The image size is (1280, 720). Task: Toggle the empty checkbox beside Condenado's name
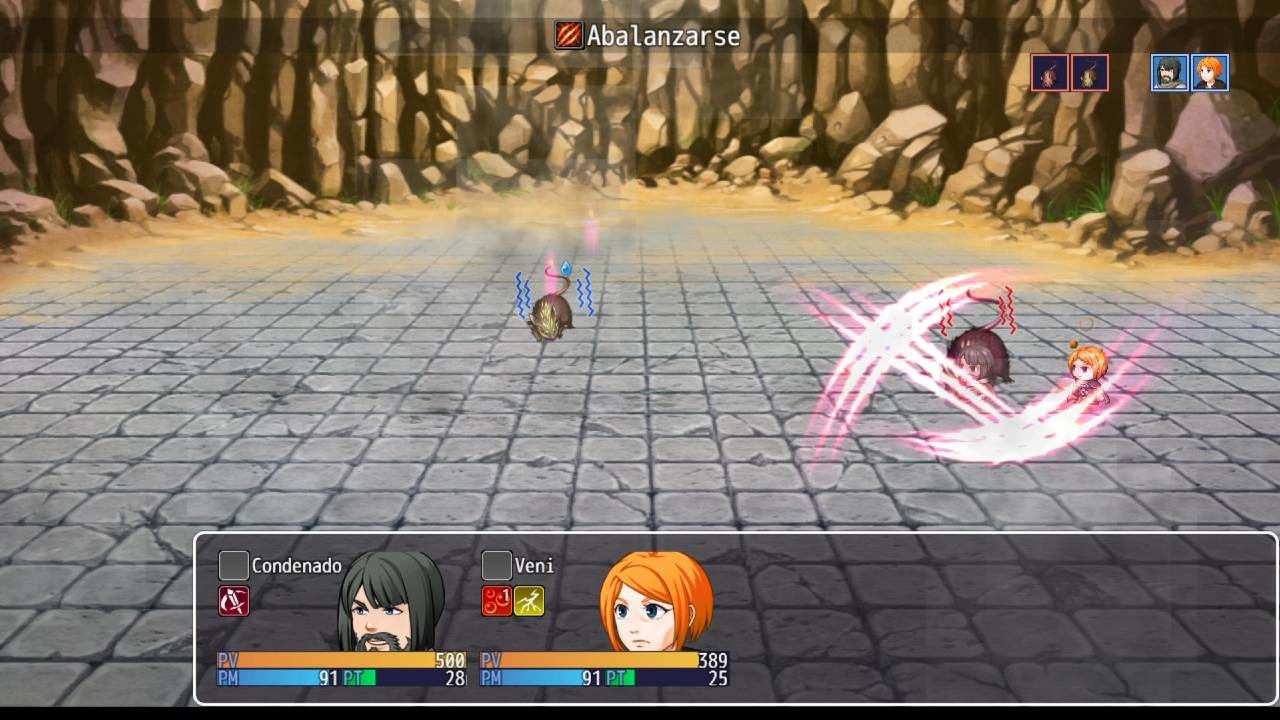(x=232, y=565)
